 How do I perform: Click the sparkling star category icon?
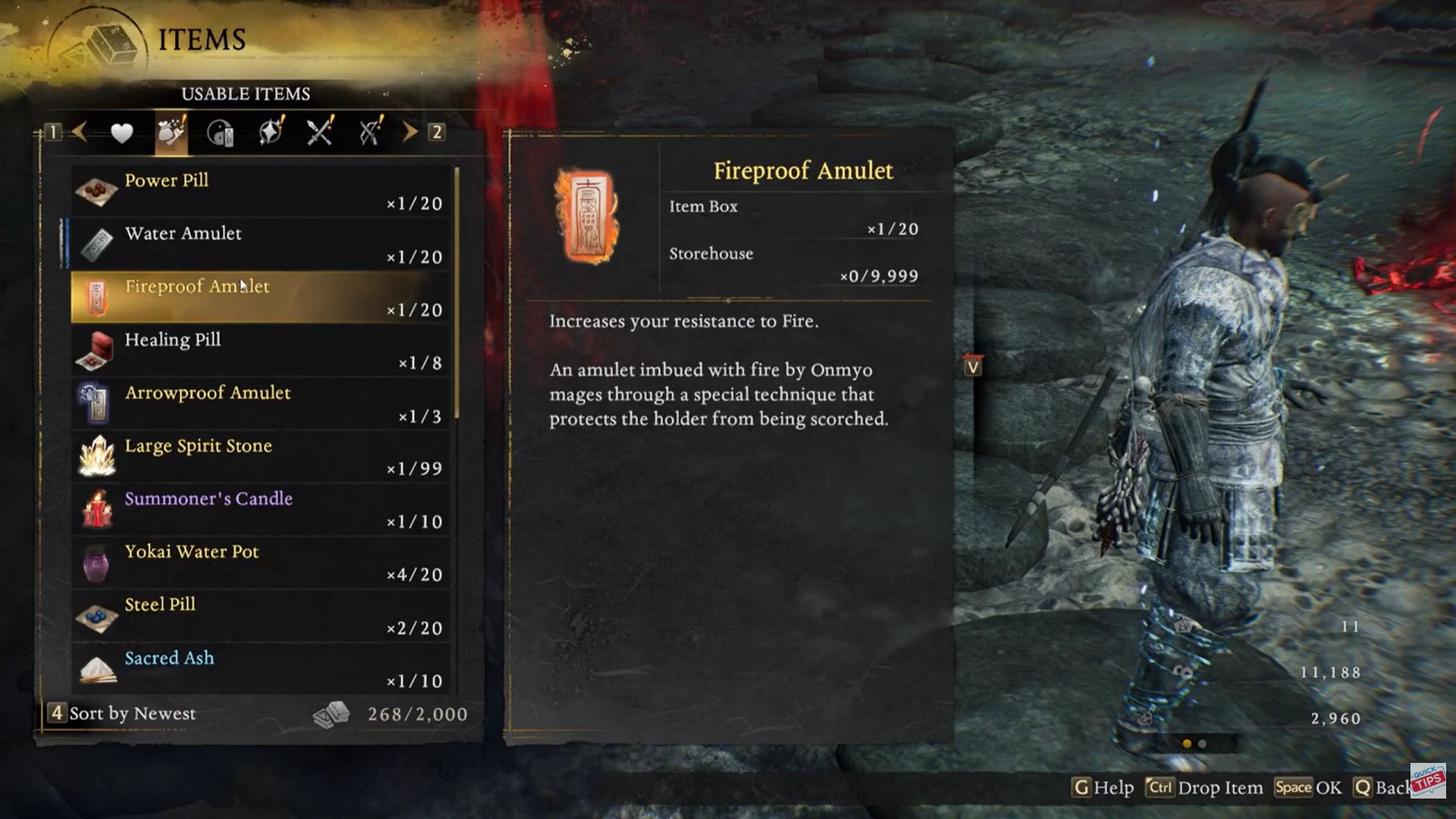pyautogui.click(x=268, y=131)
